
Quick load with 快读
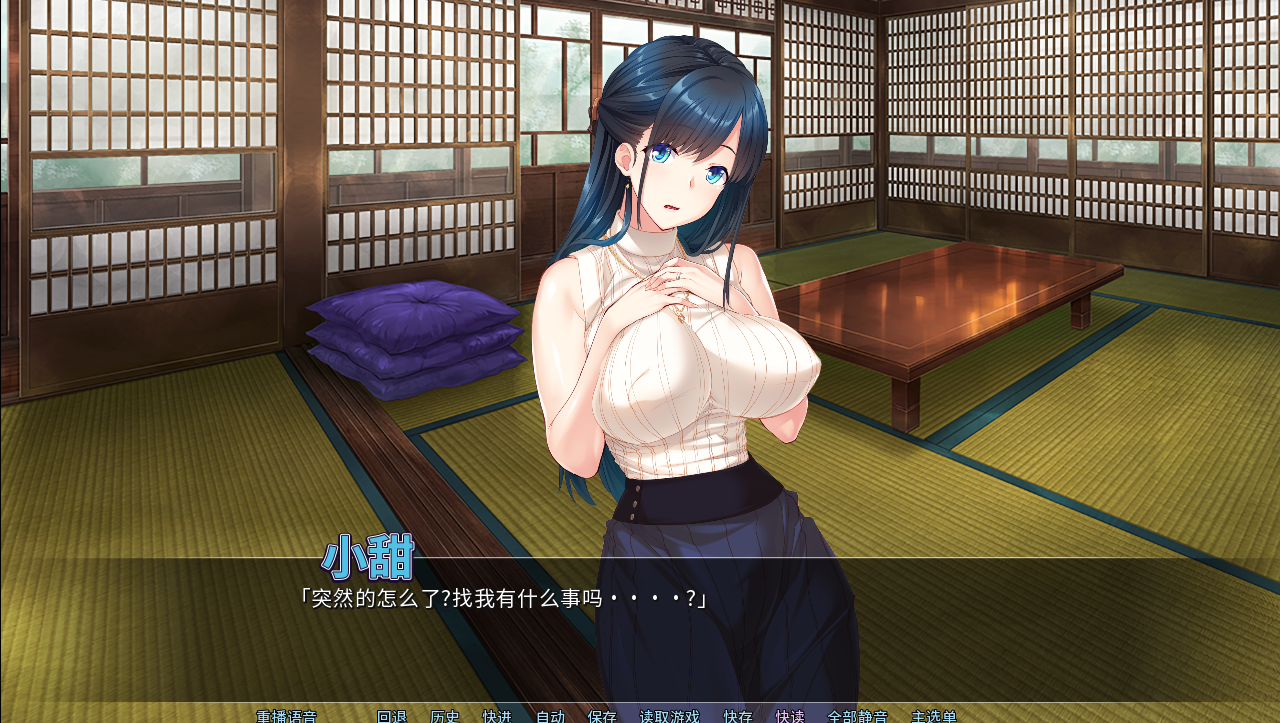(x=790, y=716)
